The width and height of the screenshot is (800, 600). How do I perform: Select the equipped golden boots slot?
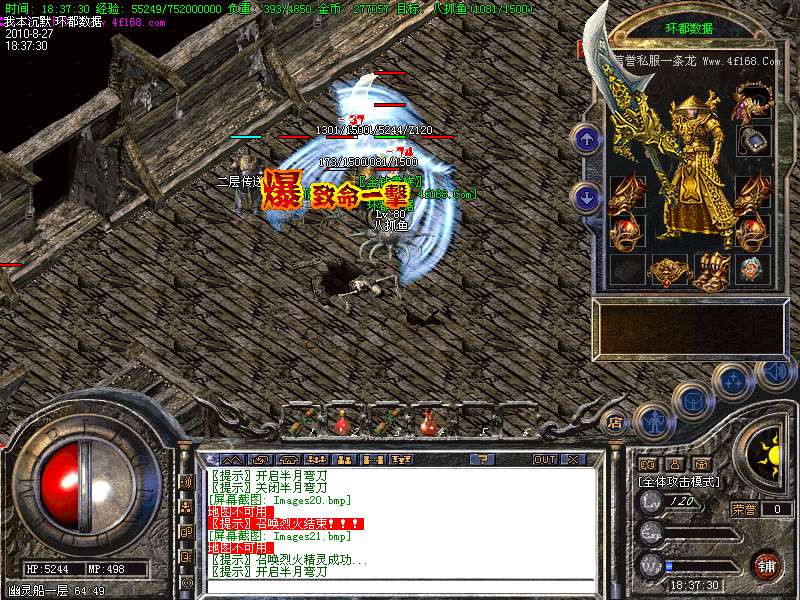pos(709,269)
